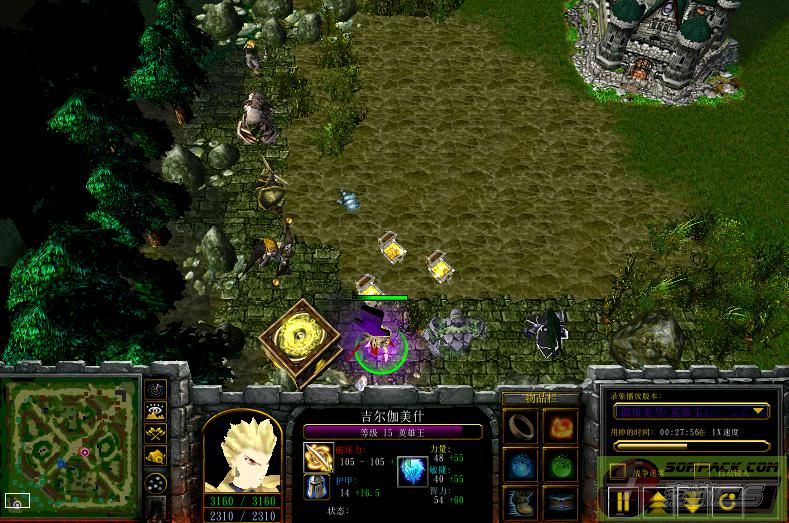The width and height of the screenshot is (789, 523).
Task: Increase replay speed with the up arrows
Action: tap(657, 499)
